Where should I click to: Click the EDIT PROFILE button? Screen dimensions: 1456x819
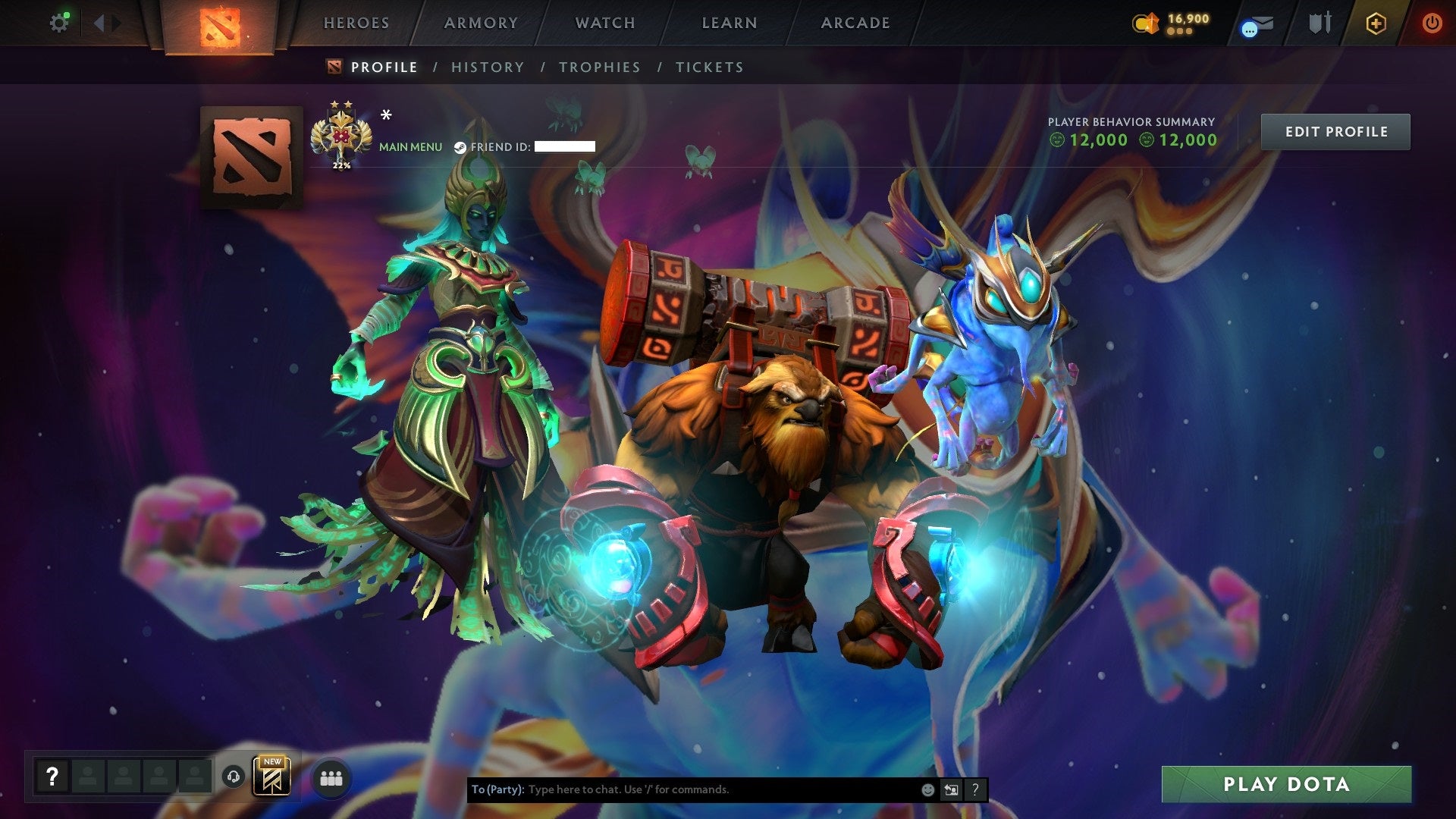coord(1335,131)
